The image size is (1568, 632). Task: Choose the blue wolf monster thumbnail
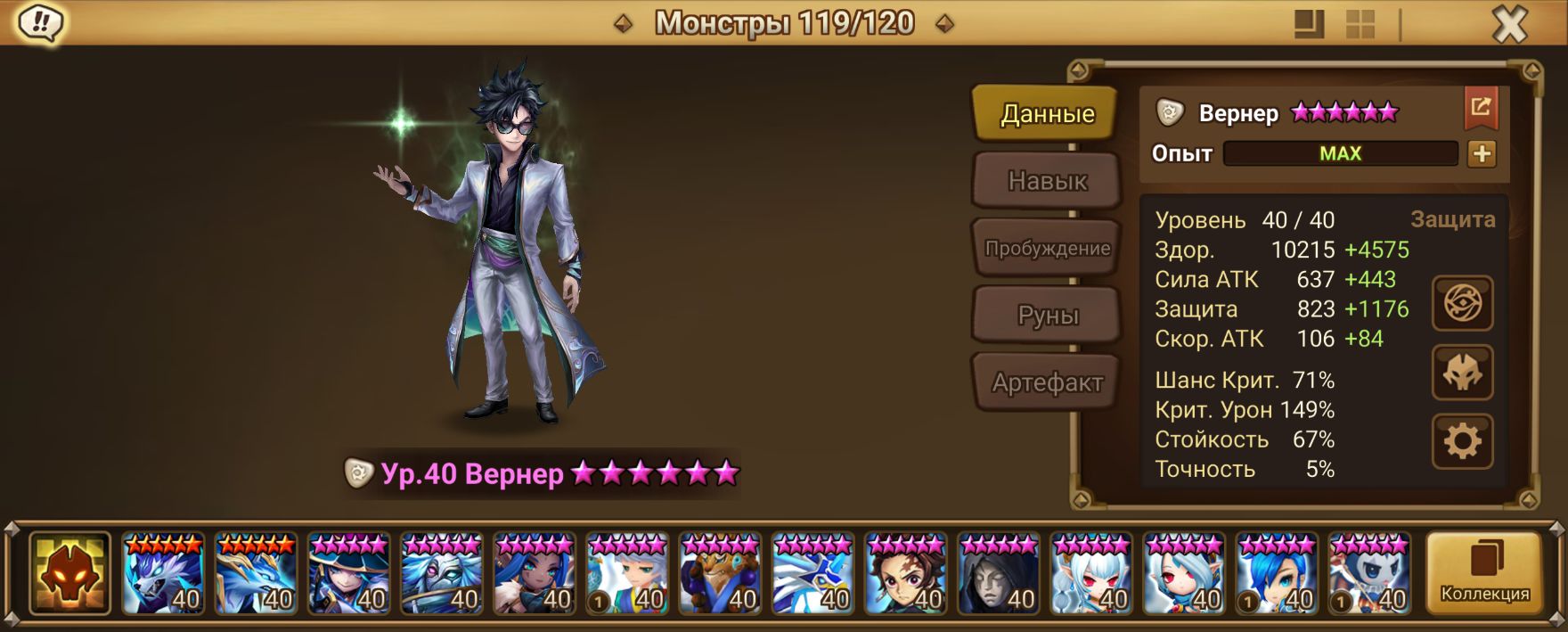pos(163,573)
